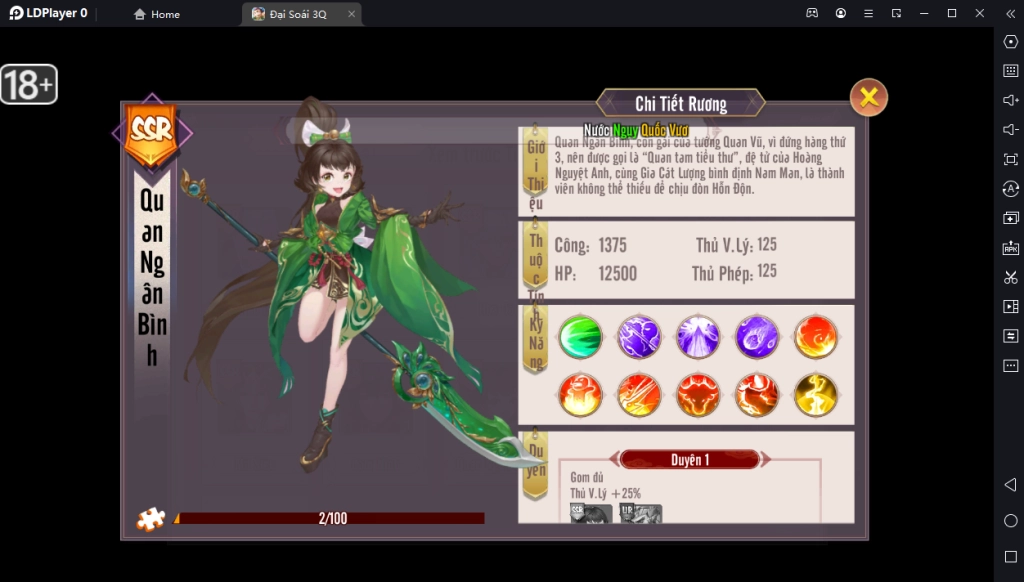View the purple light-beam skill icon
Viewport: 1024px width, 582px height.
click(x=698, y=337)
